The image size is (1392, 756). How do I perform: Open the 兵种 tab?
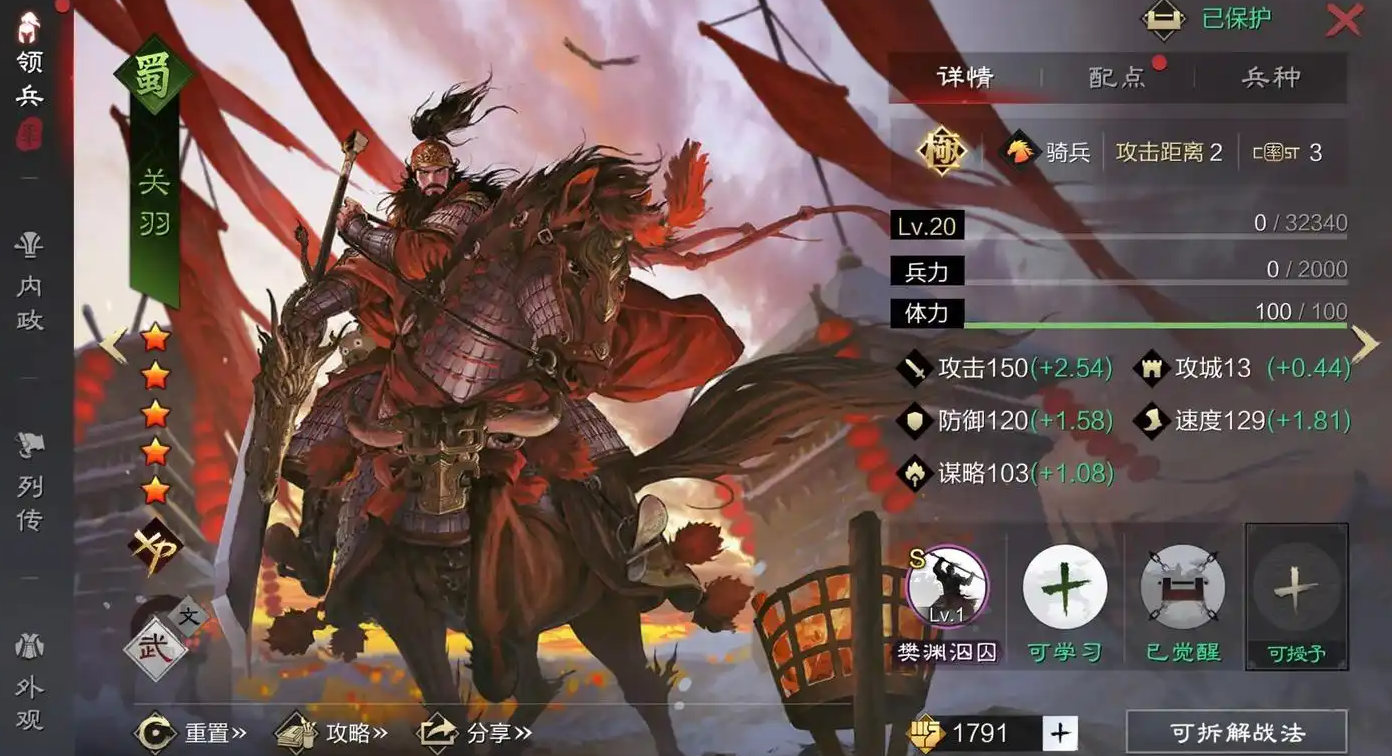coord(1270,78)
